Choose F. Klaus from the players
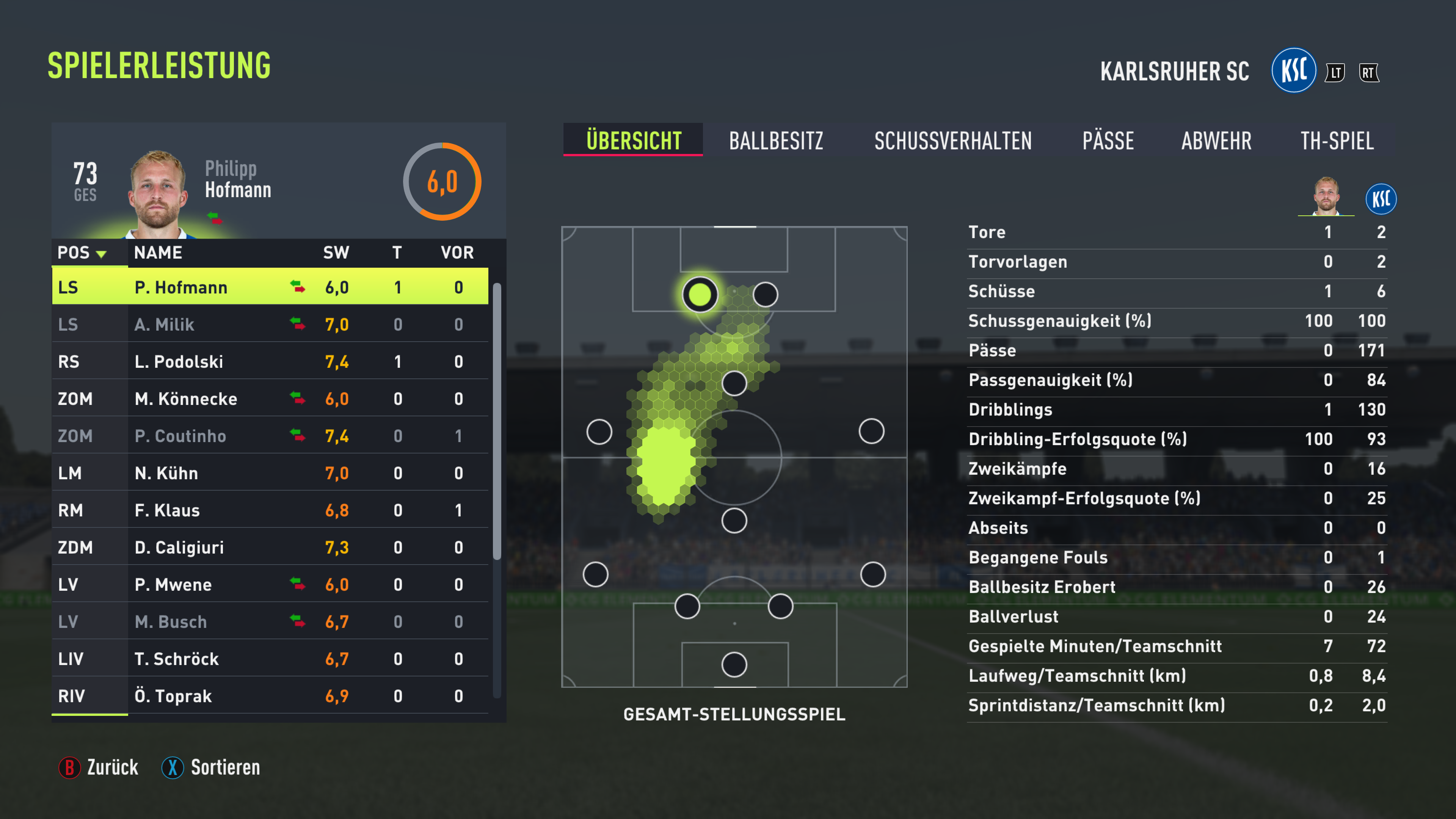Image resolution: width=1456 pixels, height=819 pixels. click(x=270, y=510)
